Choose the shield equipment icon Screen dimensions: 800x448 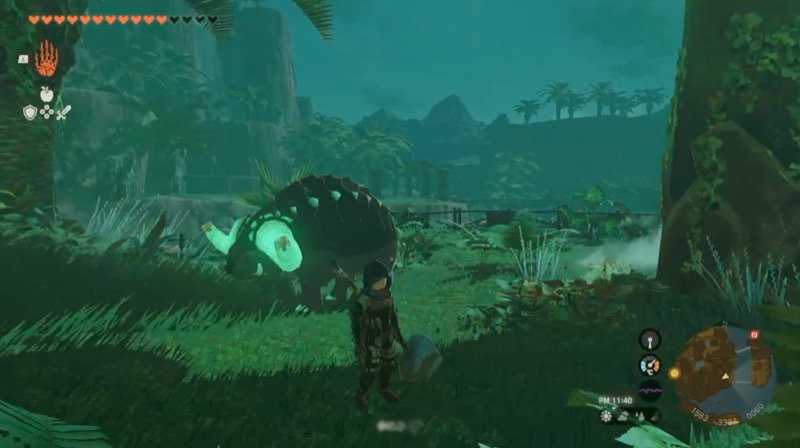click(x=30, y=112)
